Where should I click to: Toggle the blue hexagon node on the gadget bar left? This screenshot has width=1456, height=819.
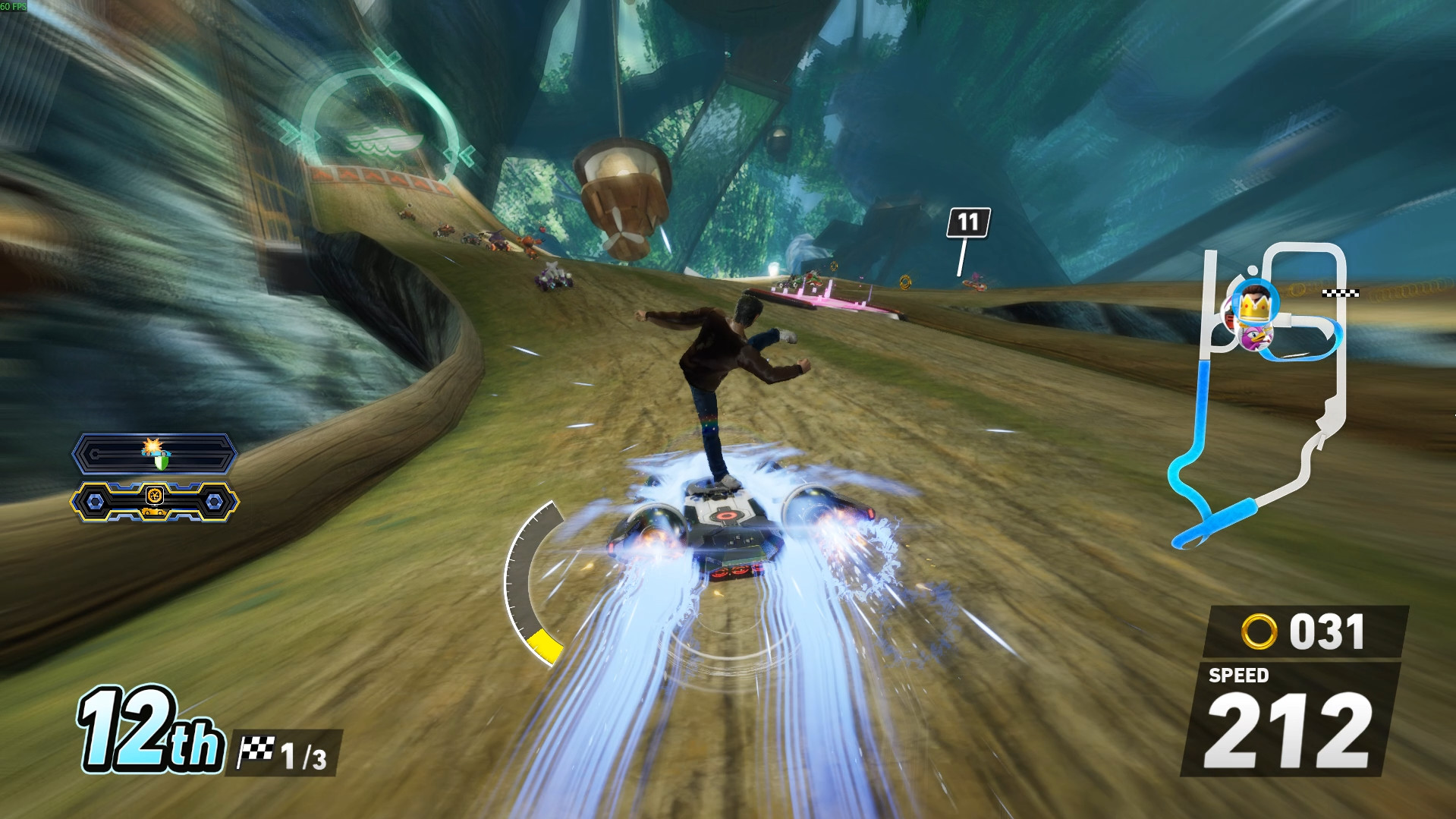pos(94,502)
